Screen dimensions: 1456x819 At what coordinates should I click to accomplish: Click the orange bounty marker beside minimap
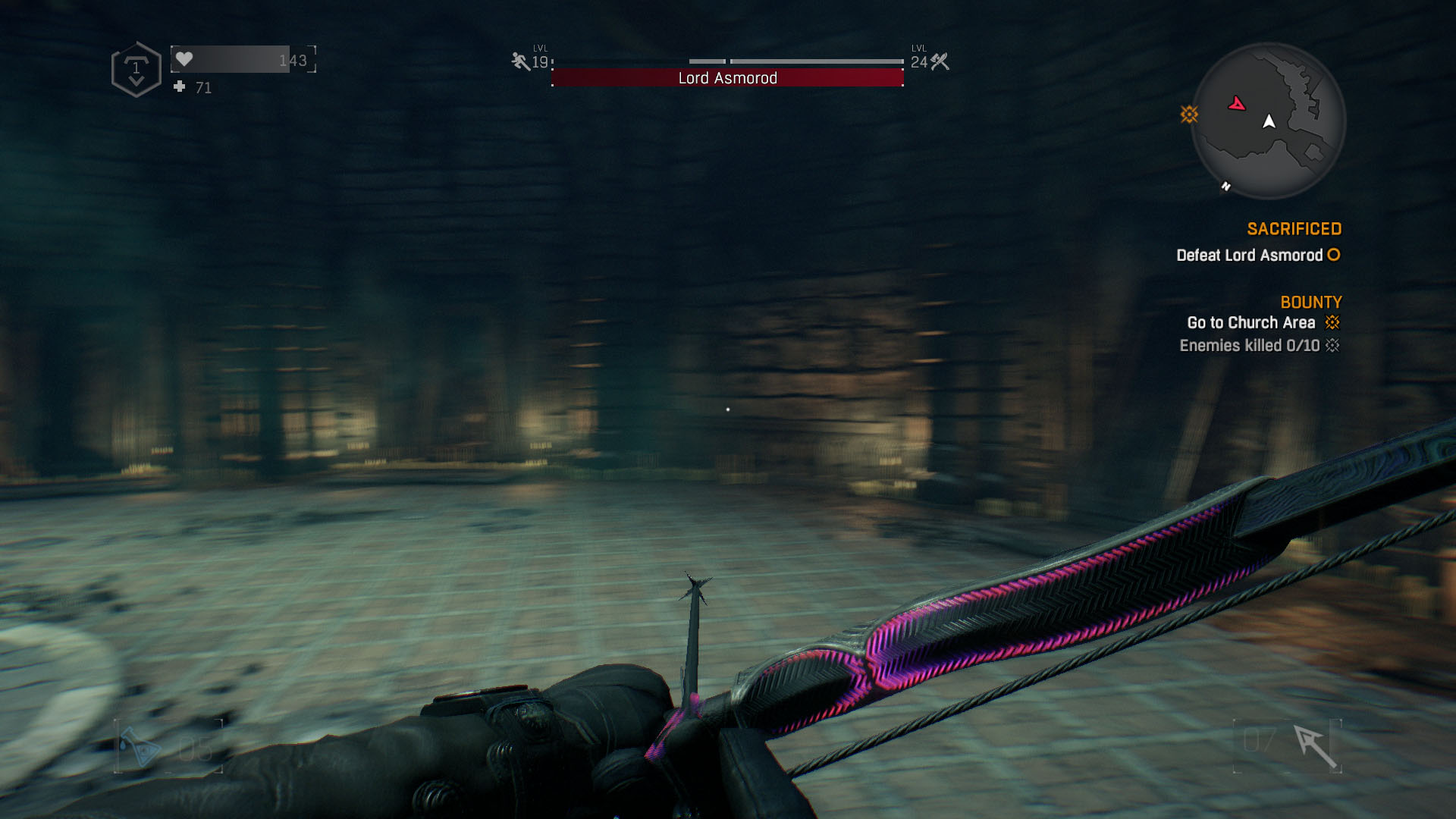coord(1188,115)
